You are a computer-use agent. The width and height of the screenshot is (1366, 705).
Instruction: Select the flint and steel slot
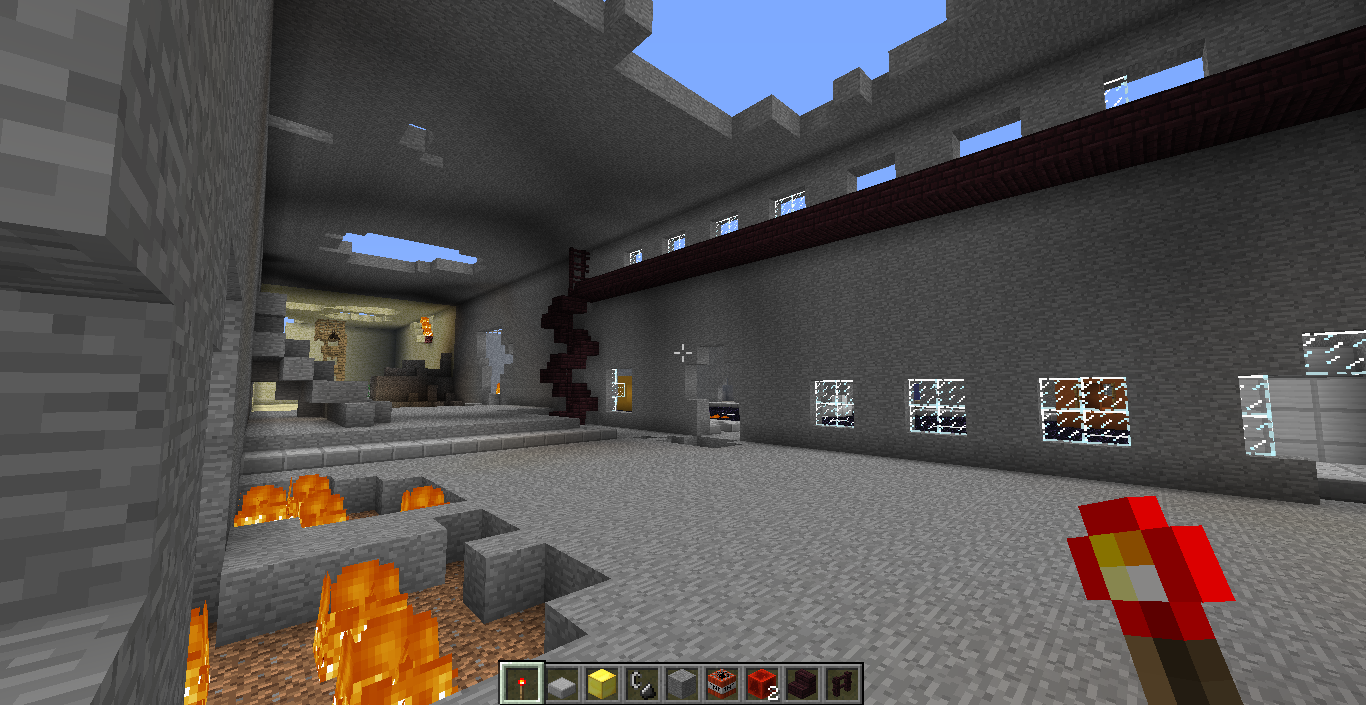click(642, 683)
